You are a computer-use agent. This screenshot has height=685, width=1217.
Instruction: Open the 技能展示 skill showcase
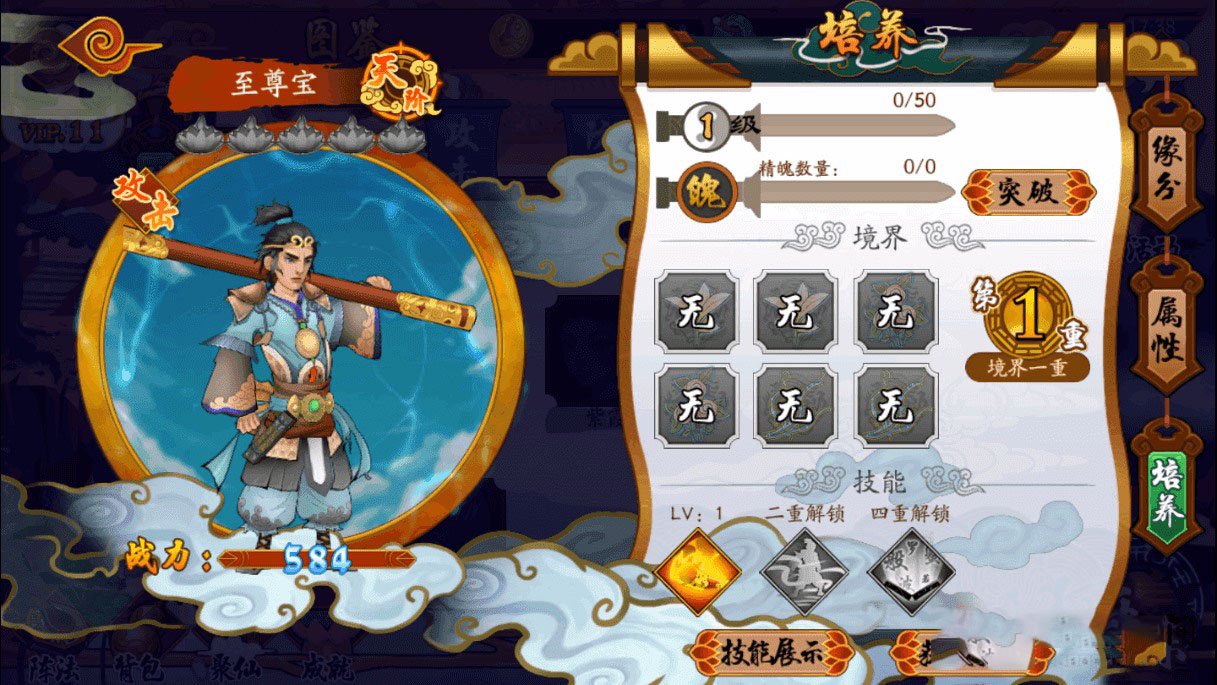770,651
